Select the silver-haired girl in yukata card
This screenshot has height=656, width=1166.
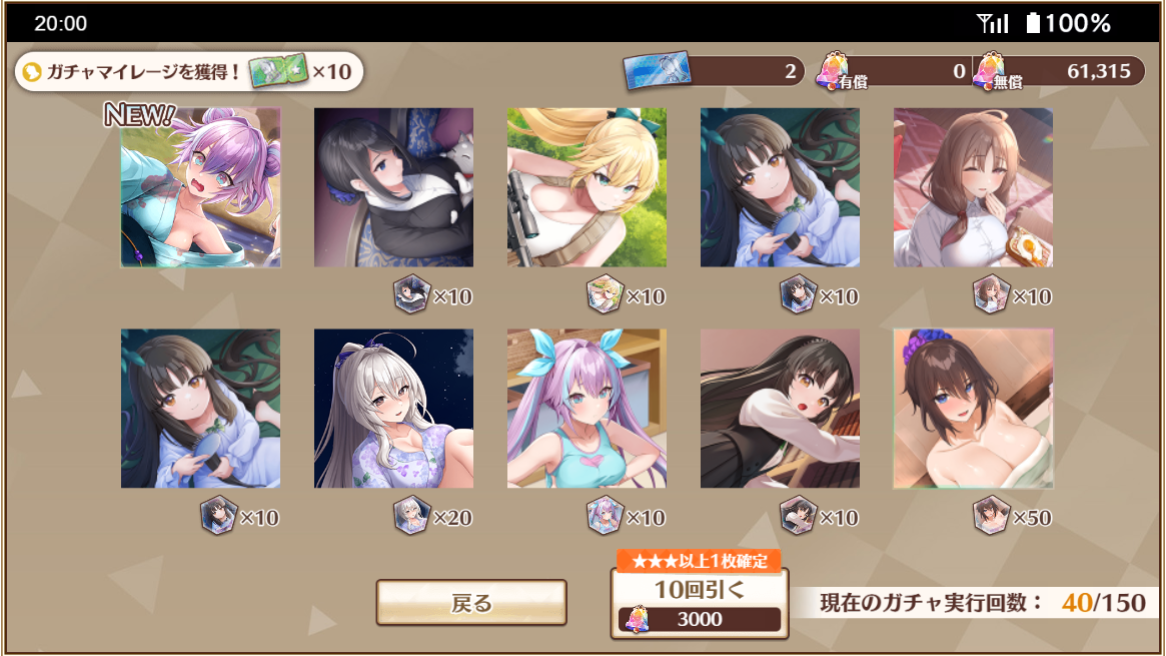click(x=393, y=408)
